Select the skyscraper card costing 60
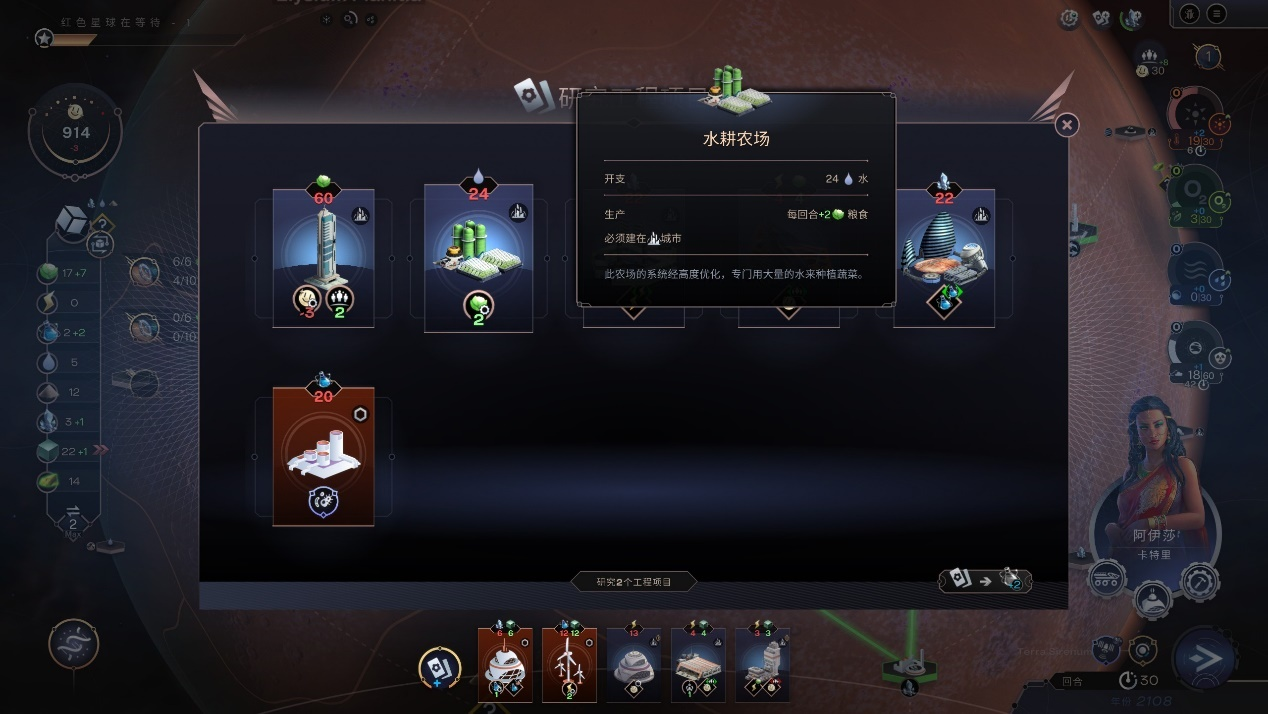 323,258
